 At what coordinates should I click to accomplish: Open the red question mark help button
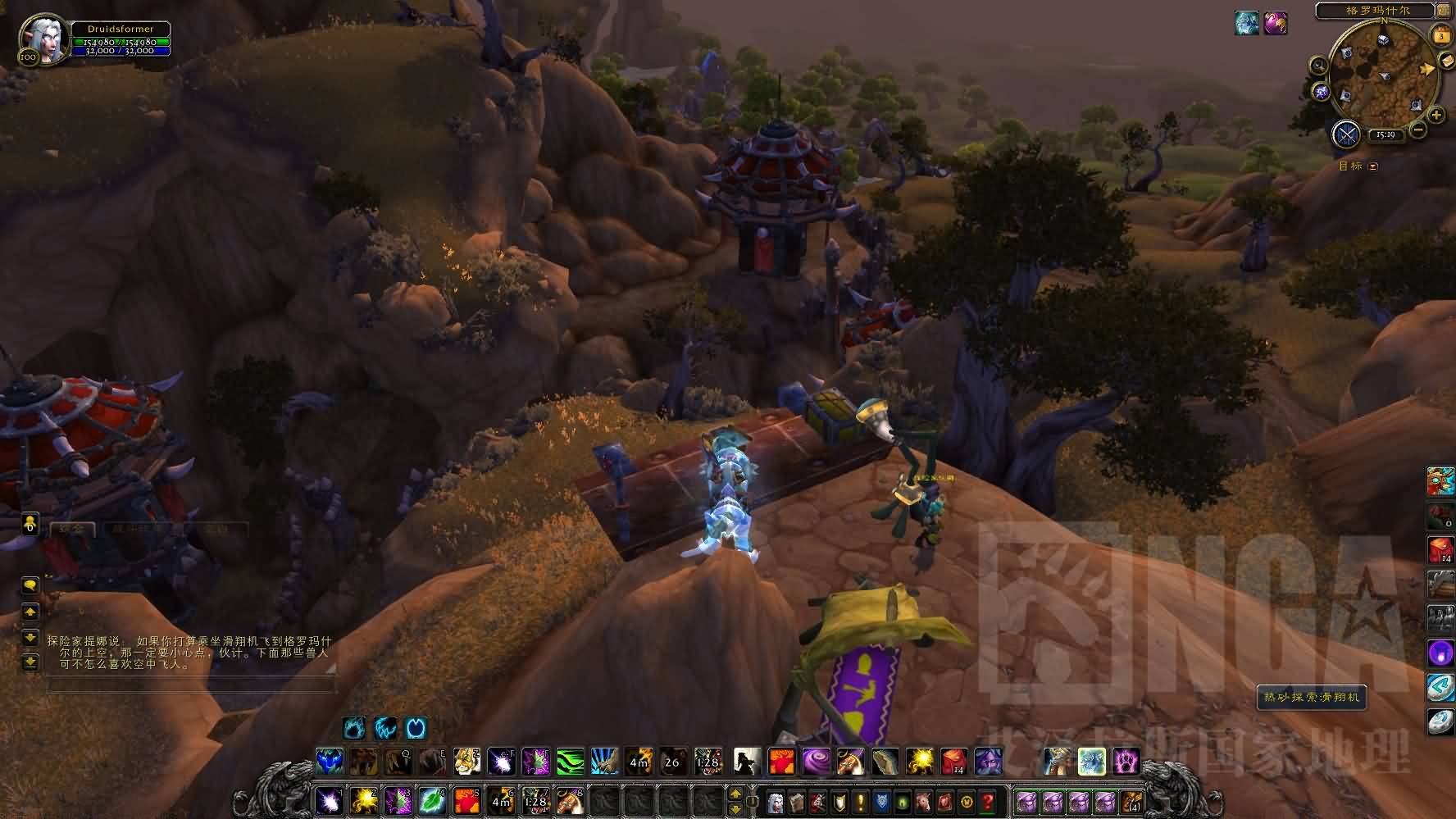point(988,800)
